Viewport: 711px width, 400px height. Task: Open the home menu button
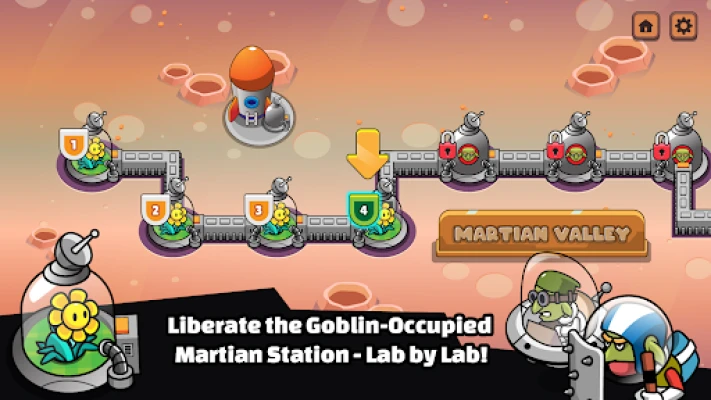click(646, 26)
